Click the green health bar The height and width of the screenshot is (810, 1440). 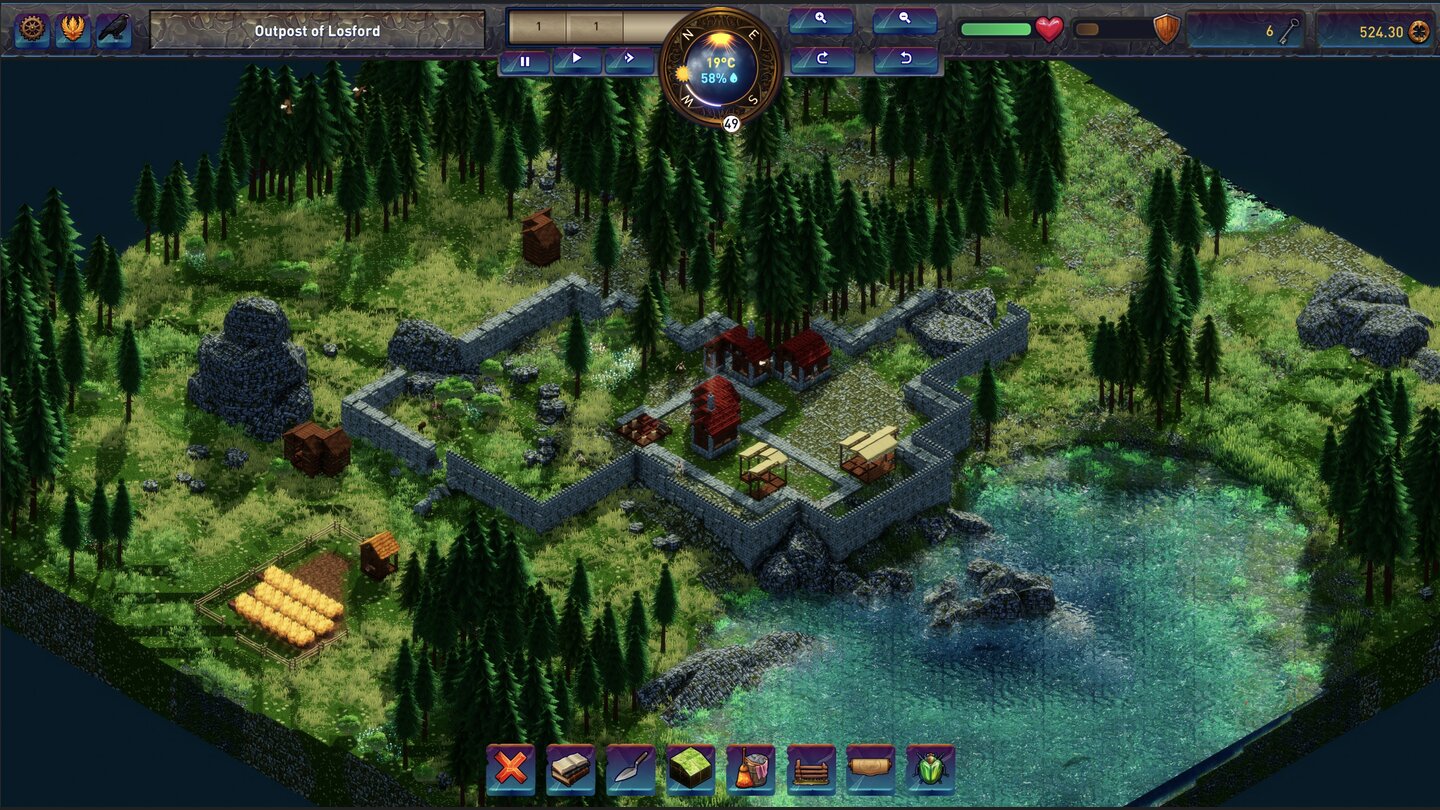[995, 30]
